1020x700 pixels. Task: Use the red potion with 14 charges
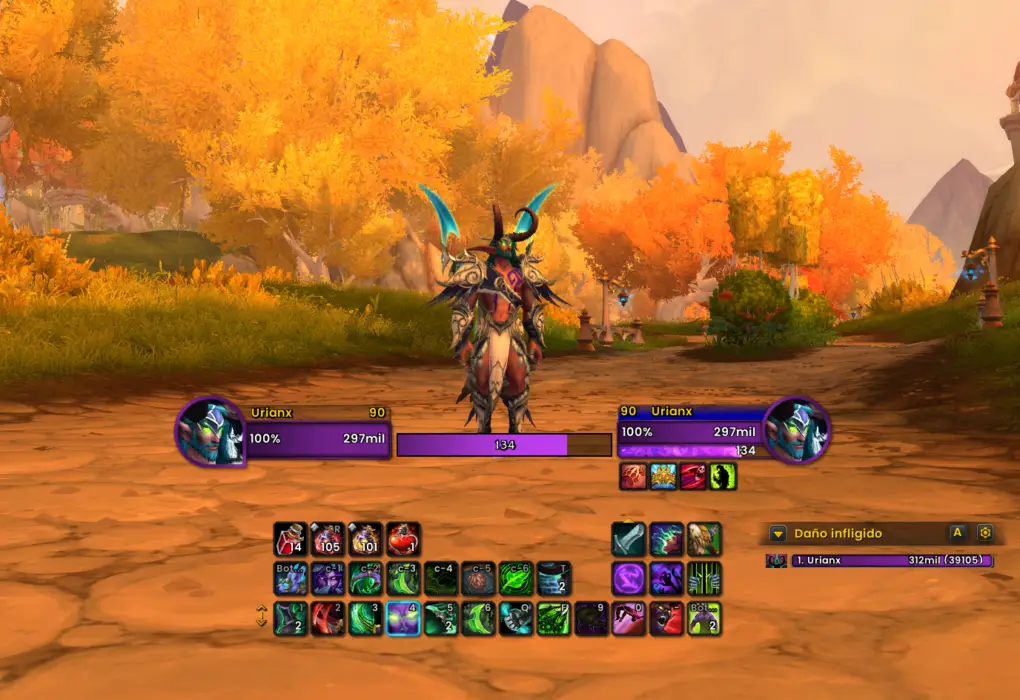coord(290,540)
